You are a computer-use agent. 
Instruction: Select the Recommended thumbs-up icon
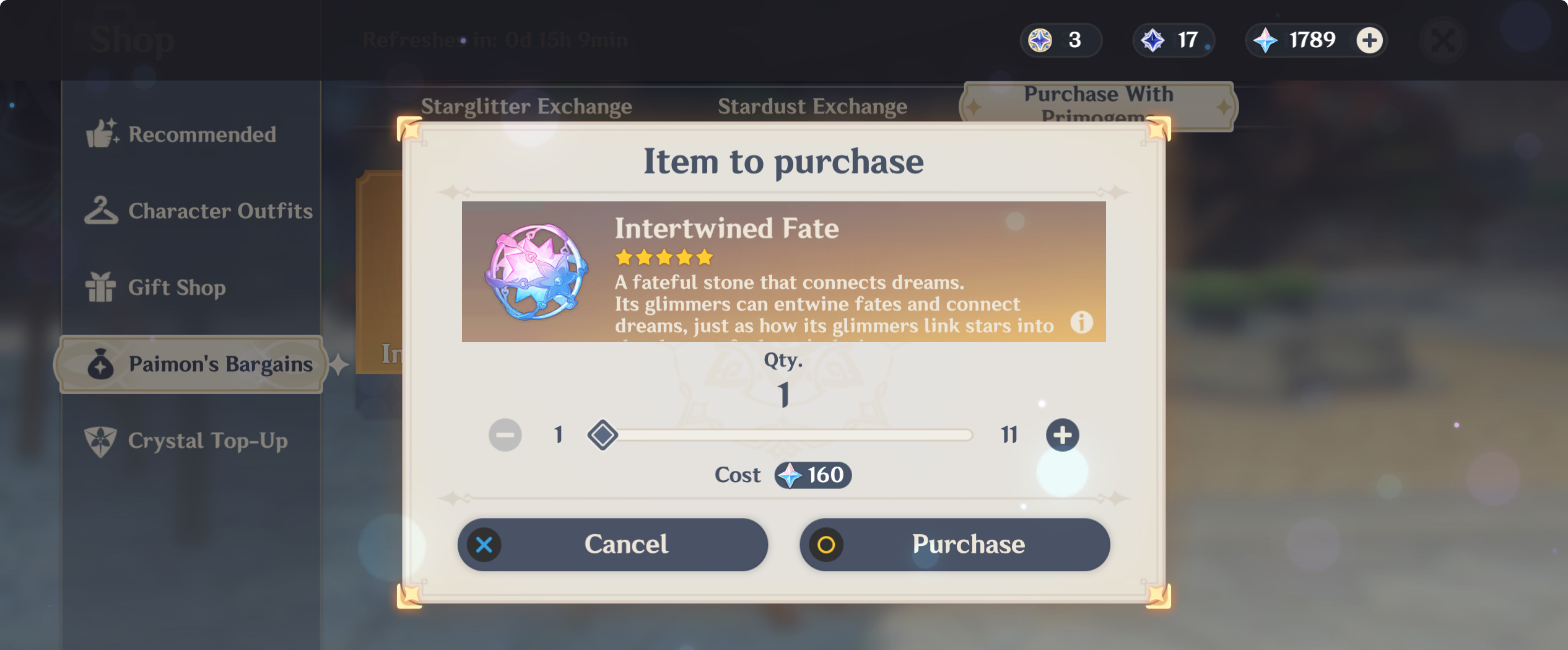[x=102, y=133]
